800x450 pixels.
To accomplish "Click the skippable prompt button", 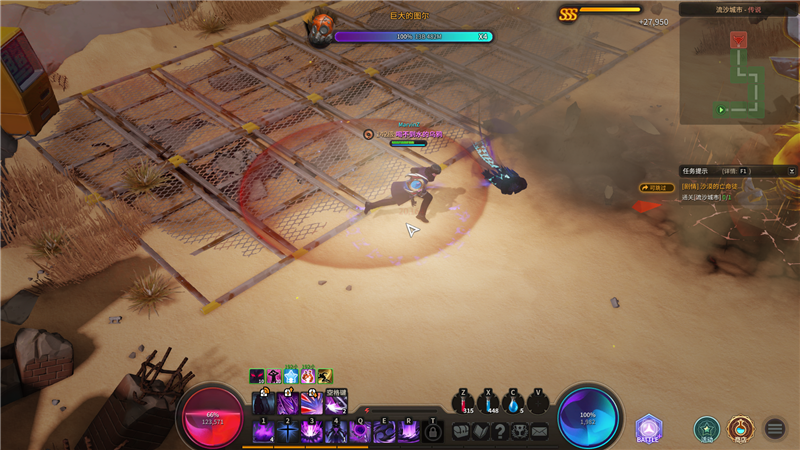I will (657, 187).
